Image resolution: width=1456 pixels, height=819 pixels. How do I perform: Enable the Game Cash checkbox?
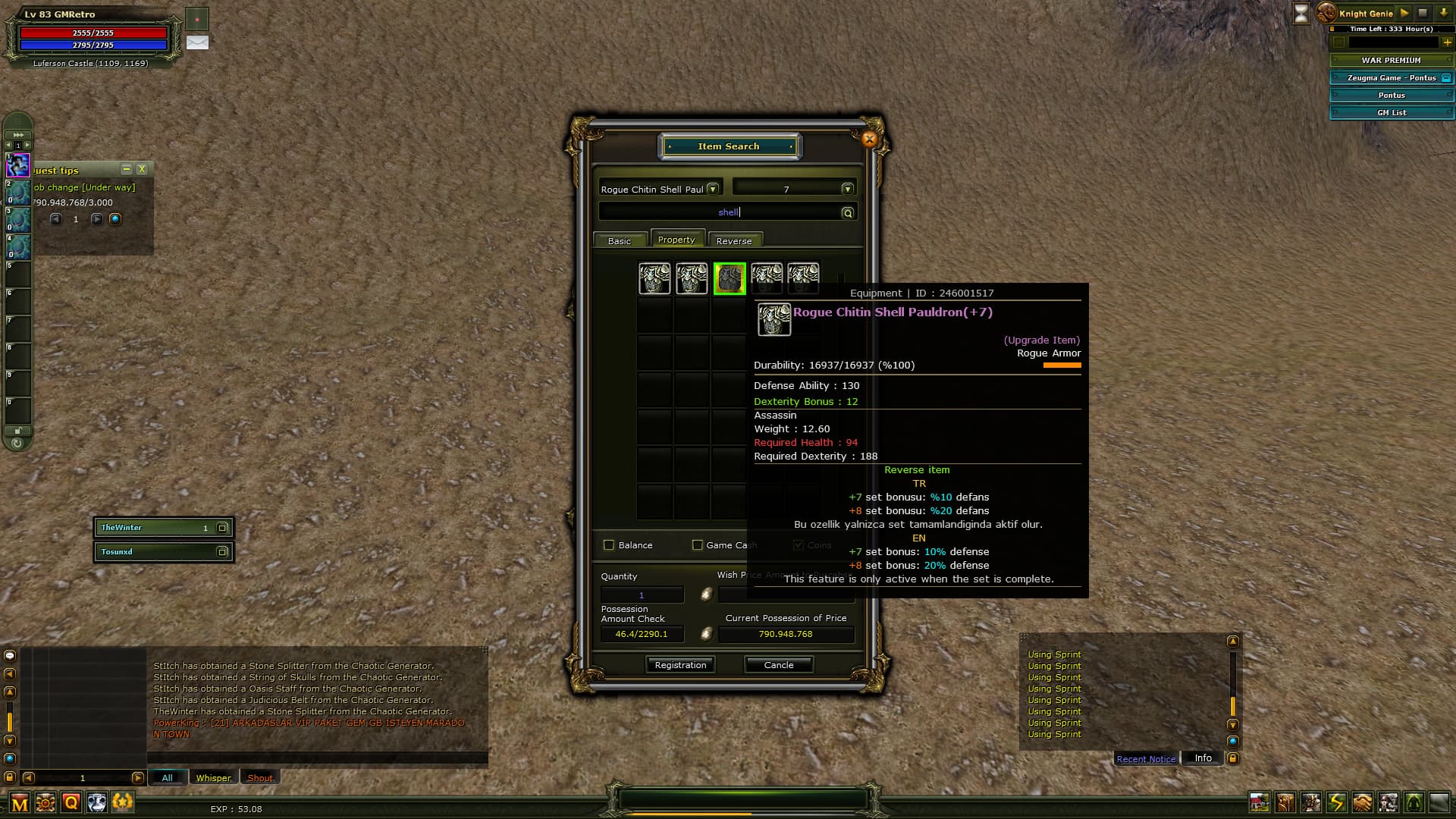click(697, 544)
